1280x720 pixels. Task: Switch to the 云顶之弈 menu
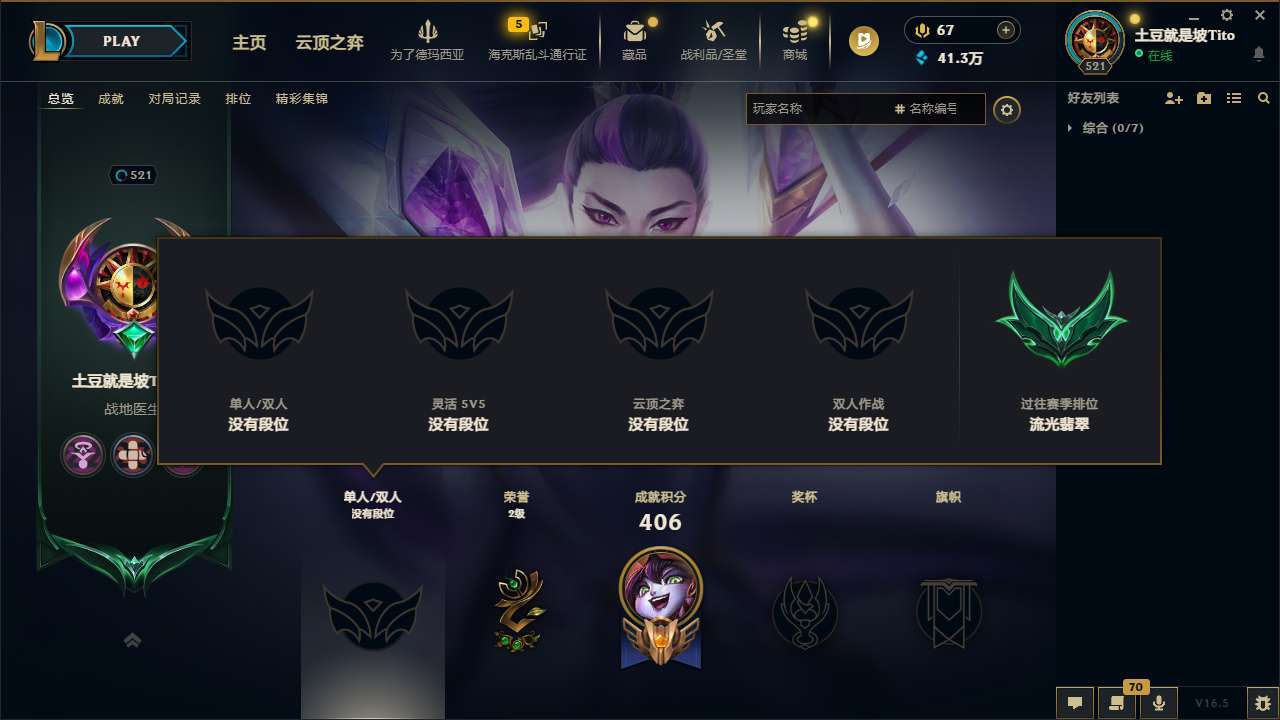click(330, 44)
